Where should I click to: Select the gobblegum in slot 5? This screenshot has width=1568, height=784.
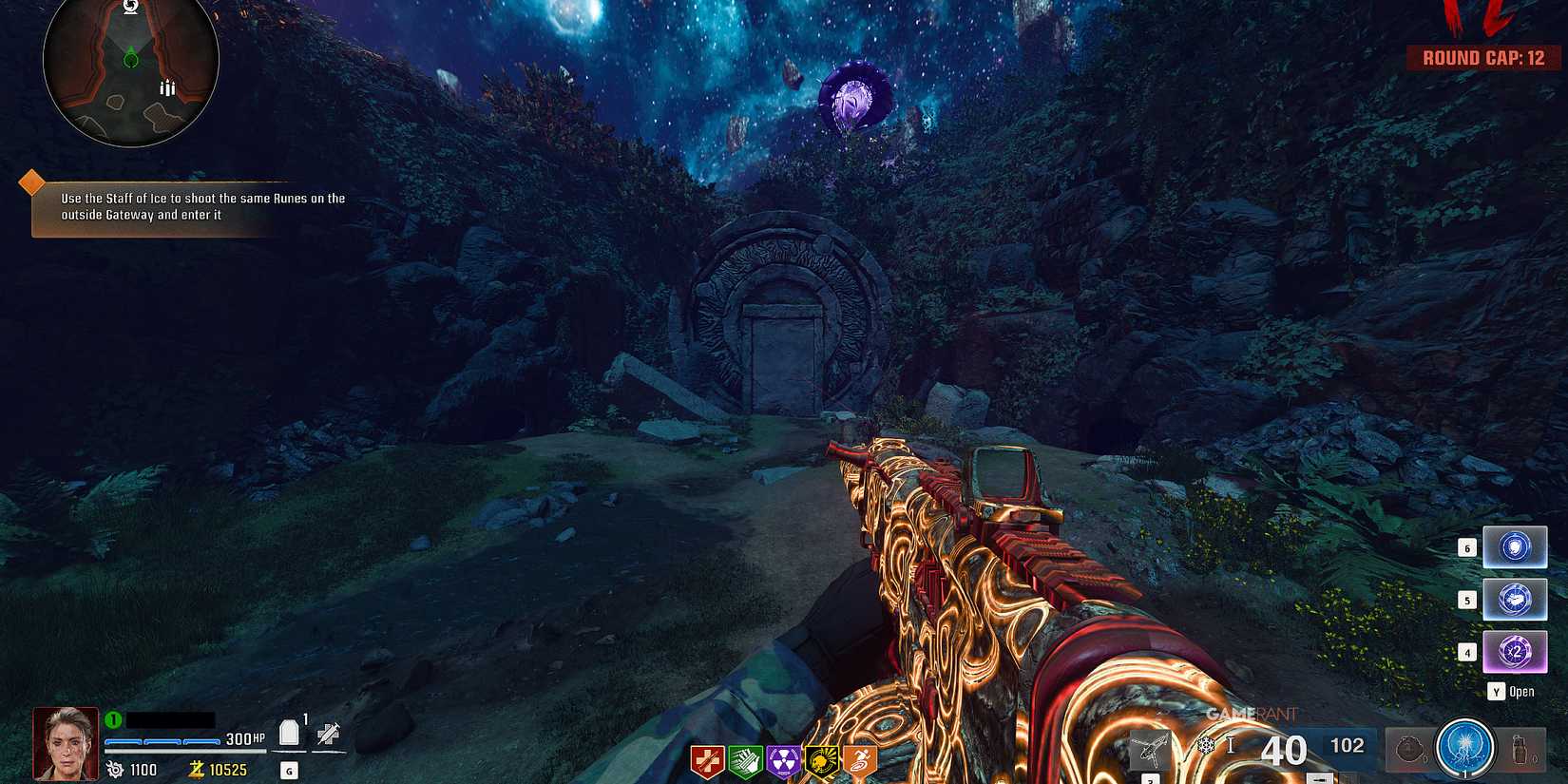click(1515, 600)
